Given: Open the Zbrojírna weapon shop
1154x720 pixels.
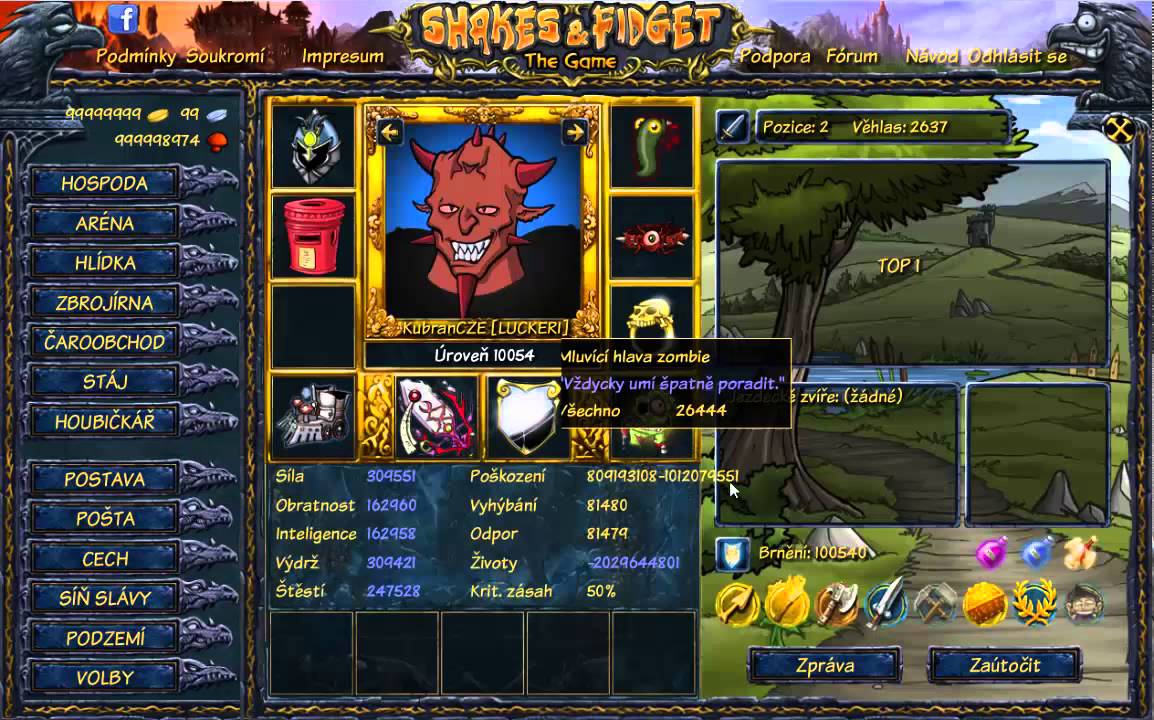Looking at the screenshot, I should (104, 302).
